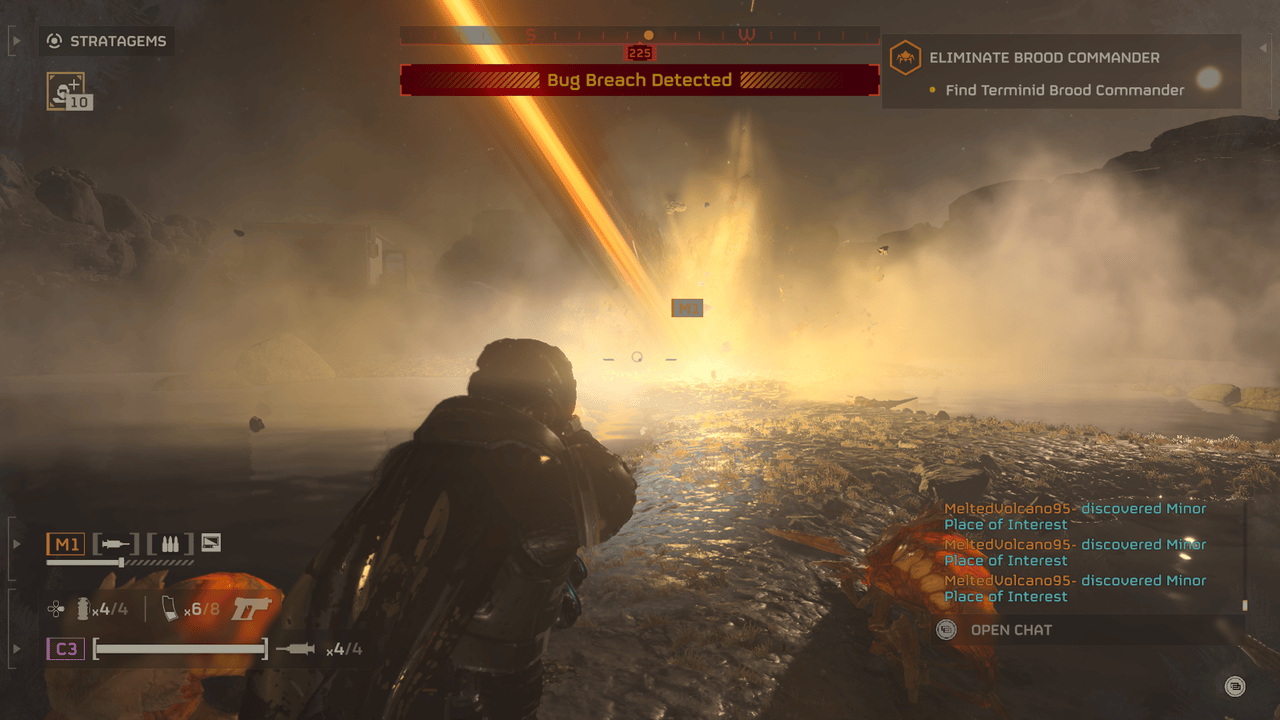Choose the grenade icon
The image size is (1280, 720).
(83, 608)
